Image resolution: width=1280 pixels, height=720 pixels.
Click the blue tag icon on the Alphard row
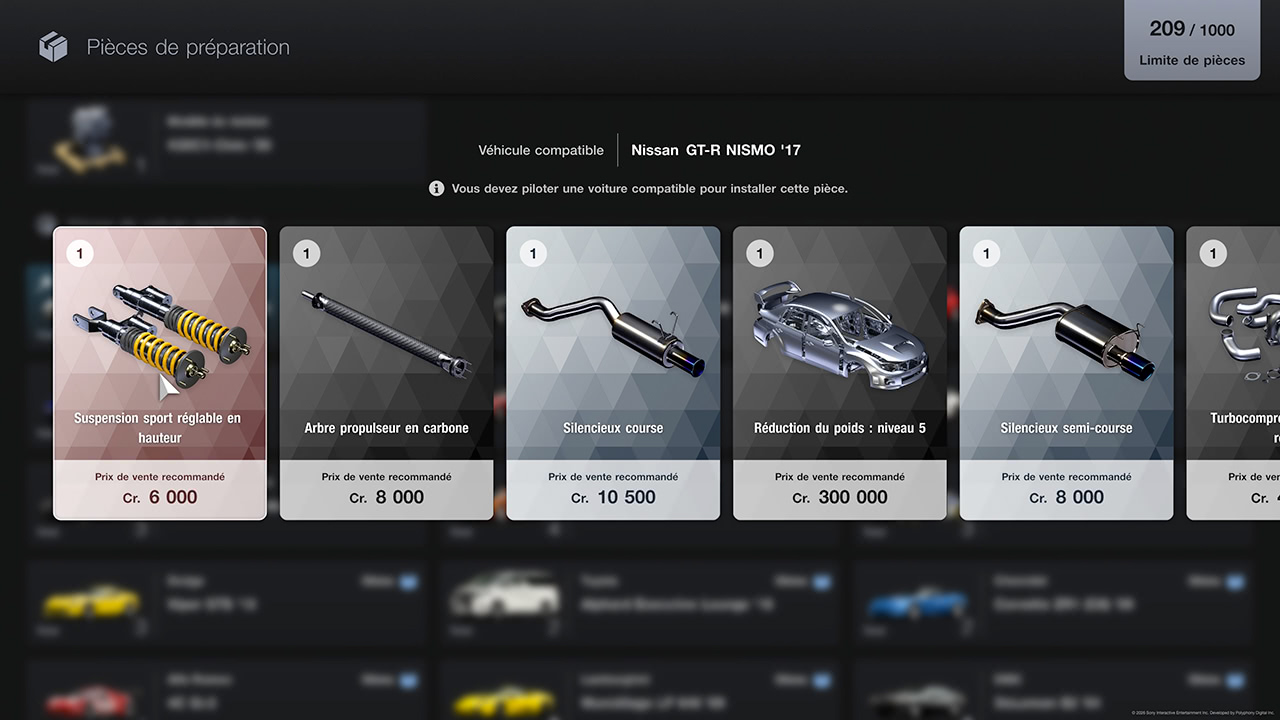coord(821,581)
